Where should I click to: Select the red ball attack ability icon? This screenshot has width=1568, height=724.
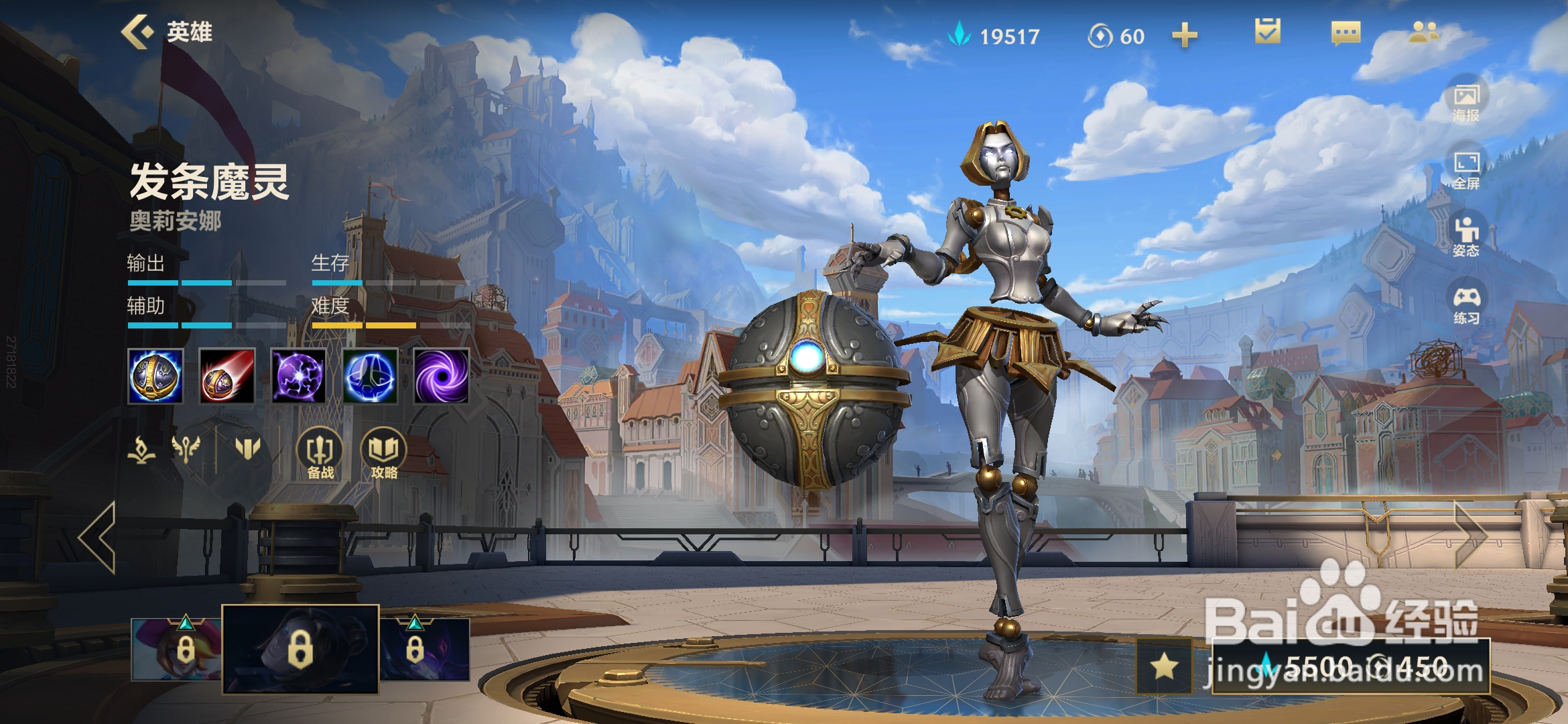click(227, 376)
